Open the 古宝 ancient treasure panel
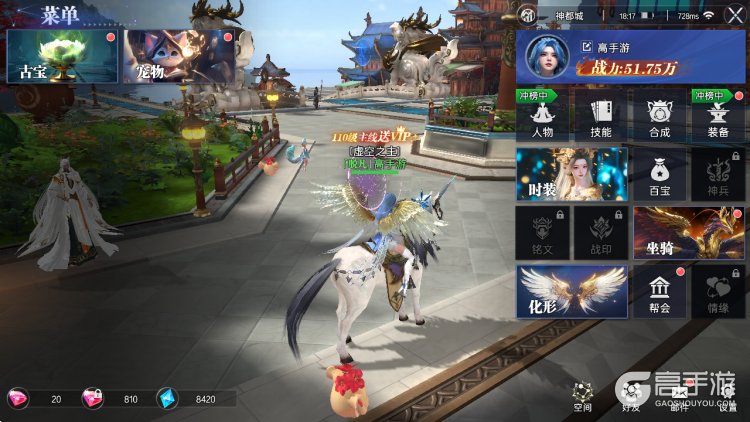Viewport: 750px width, 422px height. (61, 56)
